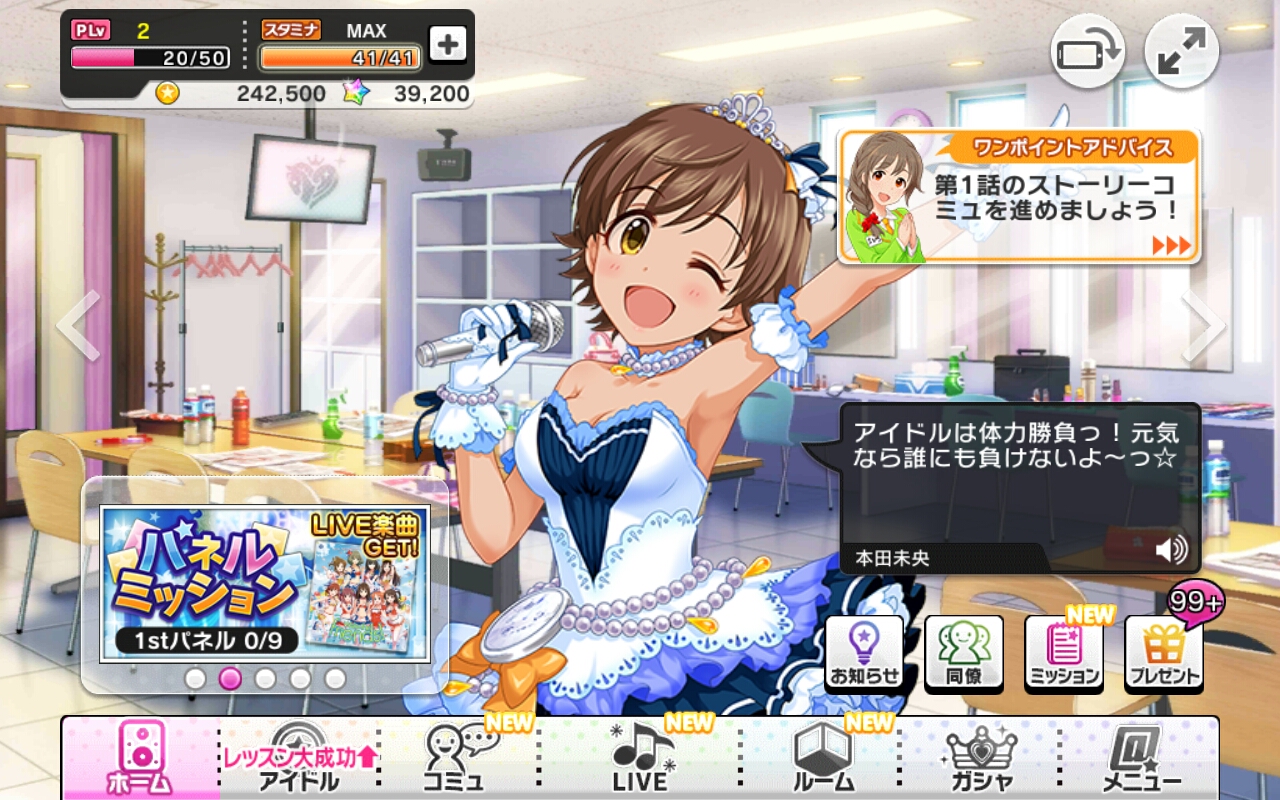Switch to the アイドル (Idol) tab
Viewport: 1280px width, 800px height.
(x=298, y=760)
